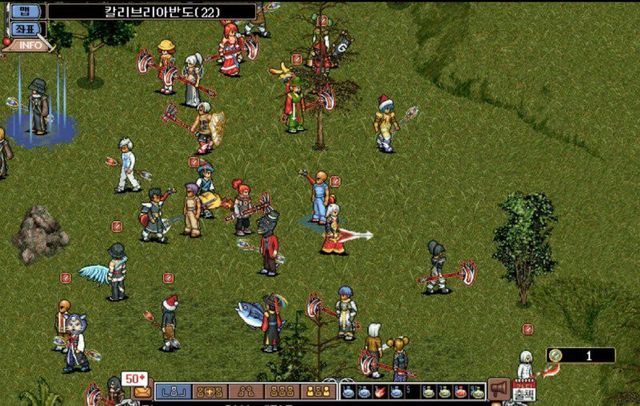
Task: Open the INFO panel
Action: coord(30,44)
